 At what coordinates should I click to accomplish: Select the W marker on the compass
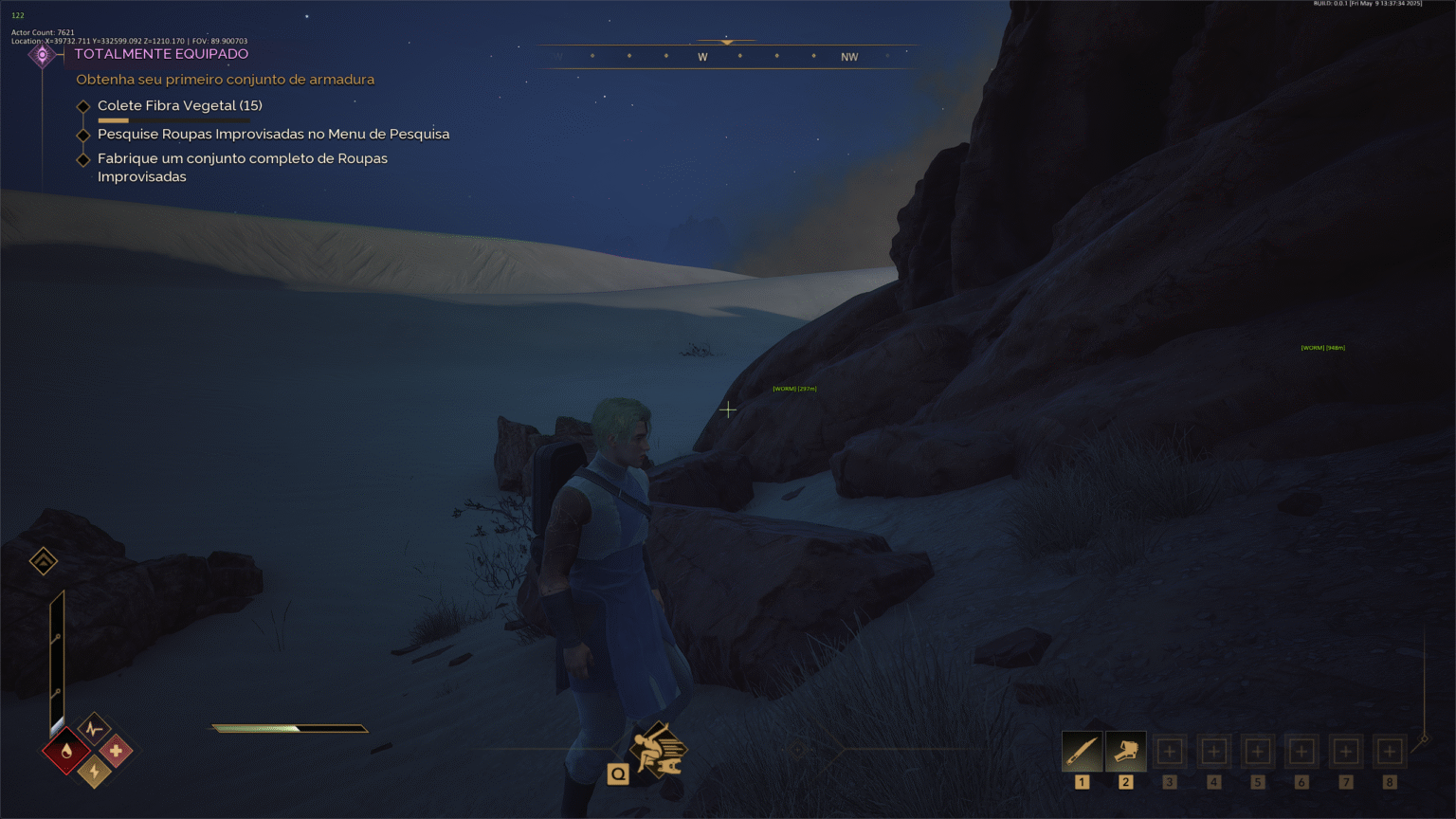tap(702, 57)
